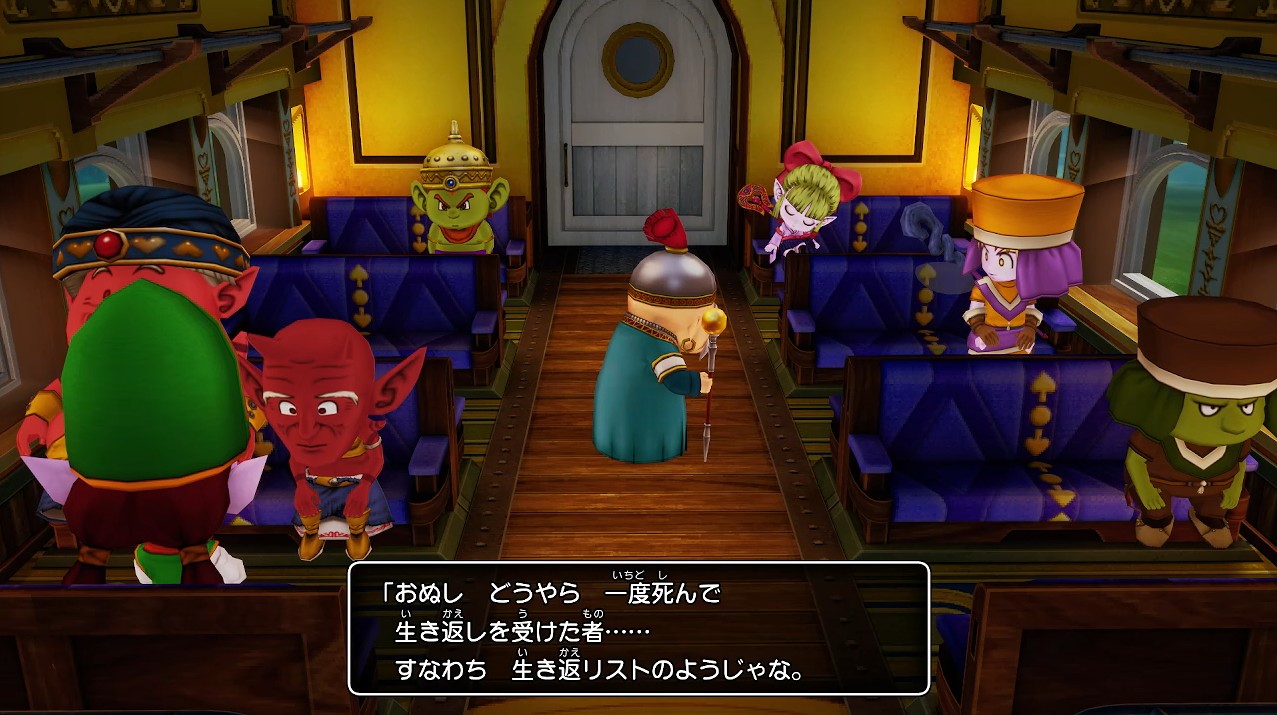Advance the elder's dialogue message box
The height and width of the screenshot is (715, 1277).
(x=638, y=629)
